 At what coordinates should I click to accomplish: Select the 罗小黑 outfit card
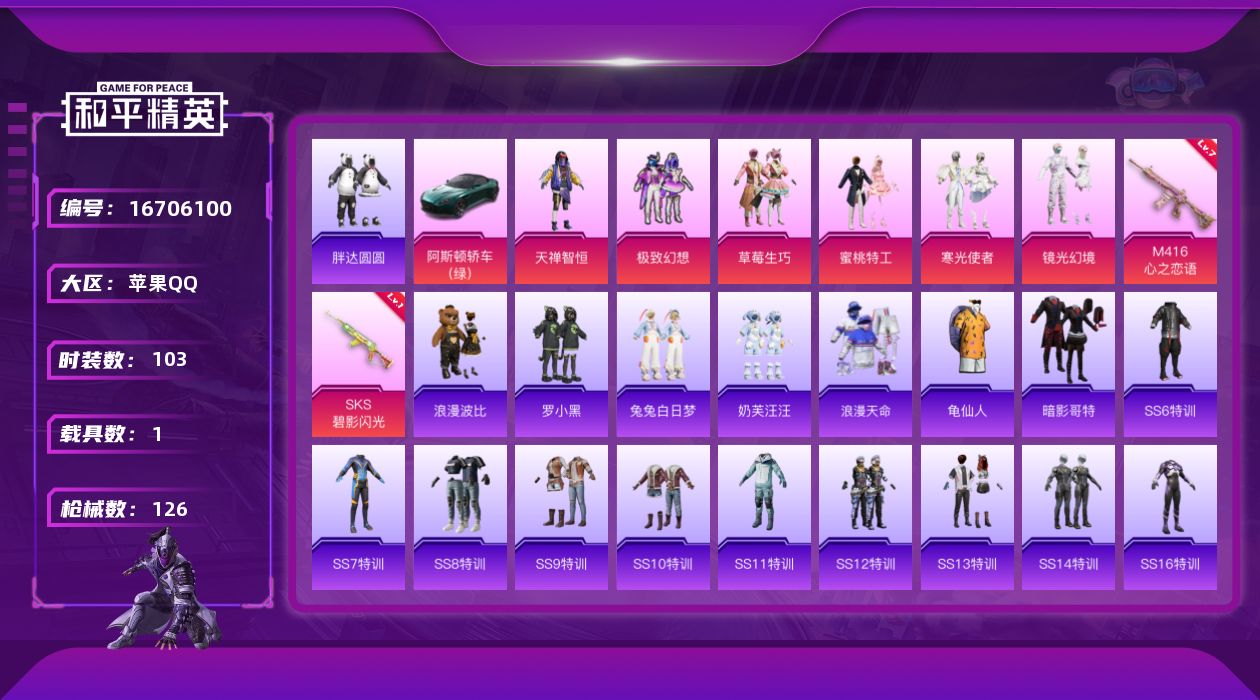[561, 364]
